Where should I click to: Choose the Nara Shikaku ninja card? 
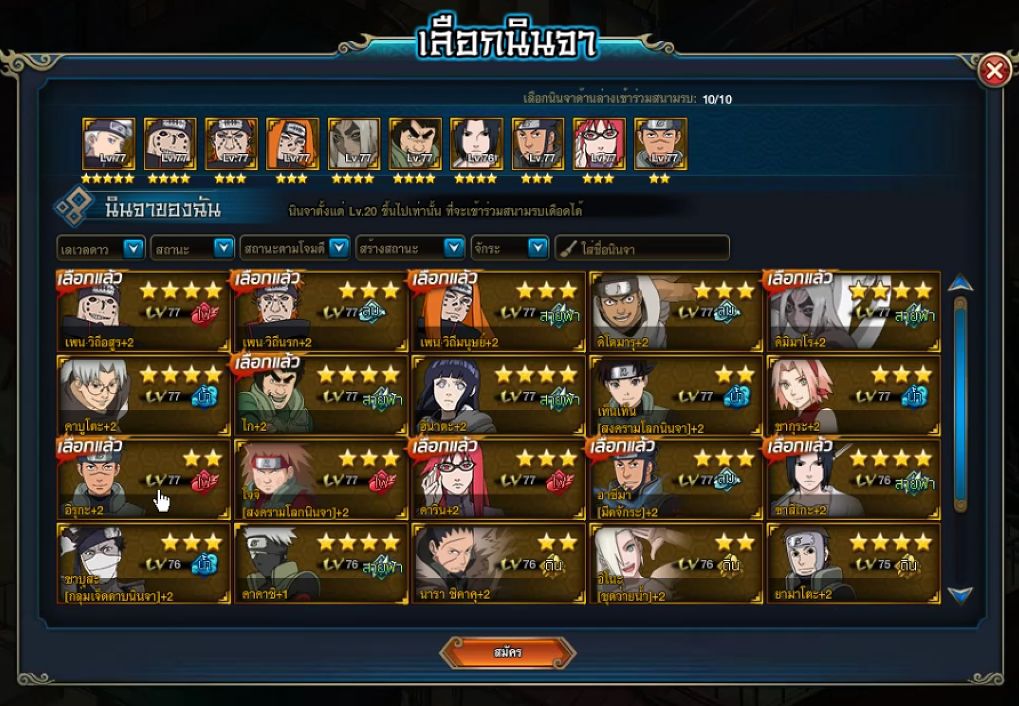[498, 564]
